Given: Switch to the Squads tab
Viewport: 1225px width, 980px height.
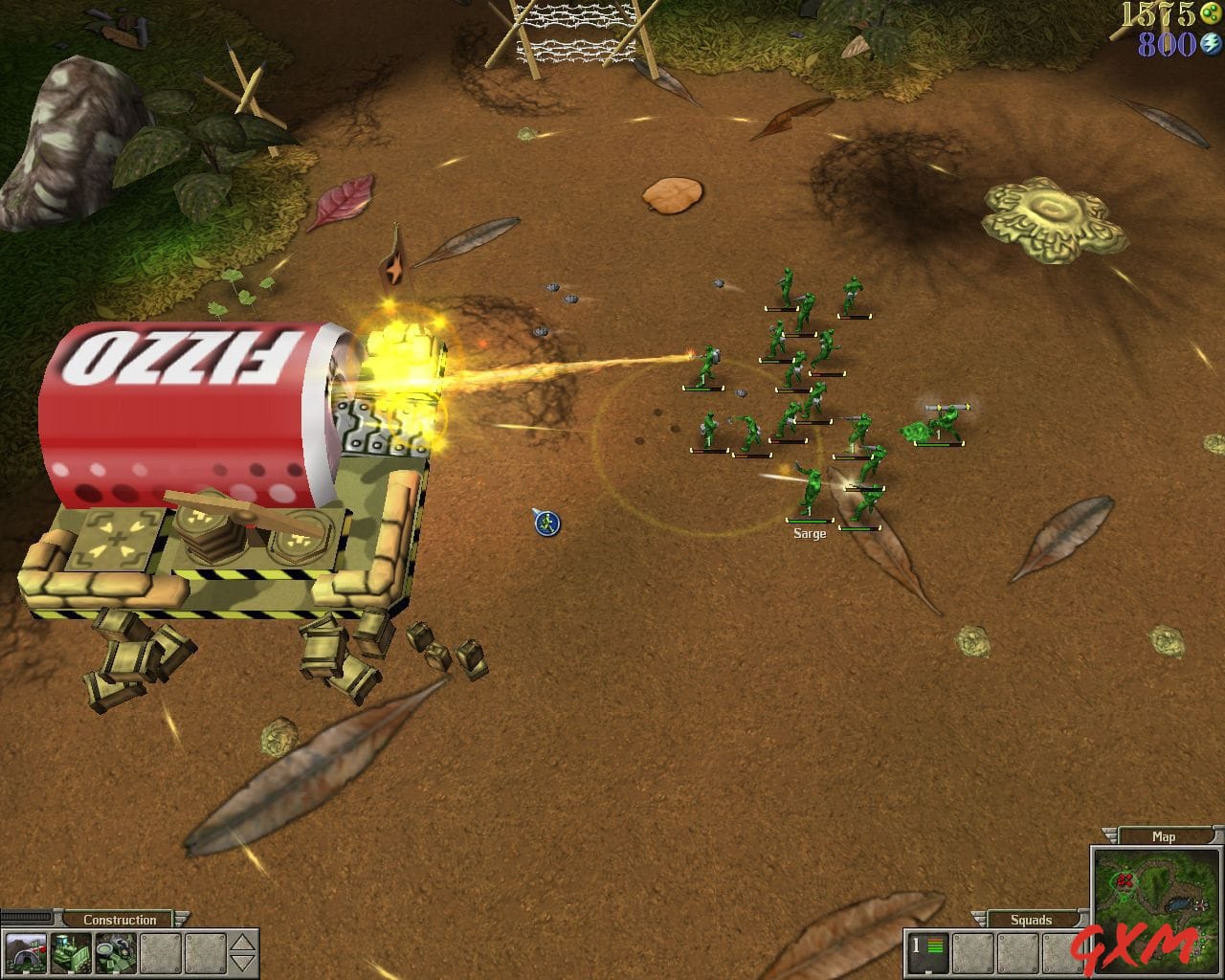Looking at the screenshot, I should [1031, 920].
